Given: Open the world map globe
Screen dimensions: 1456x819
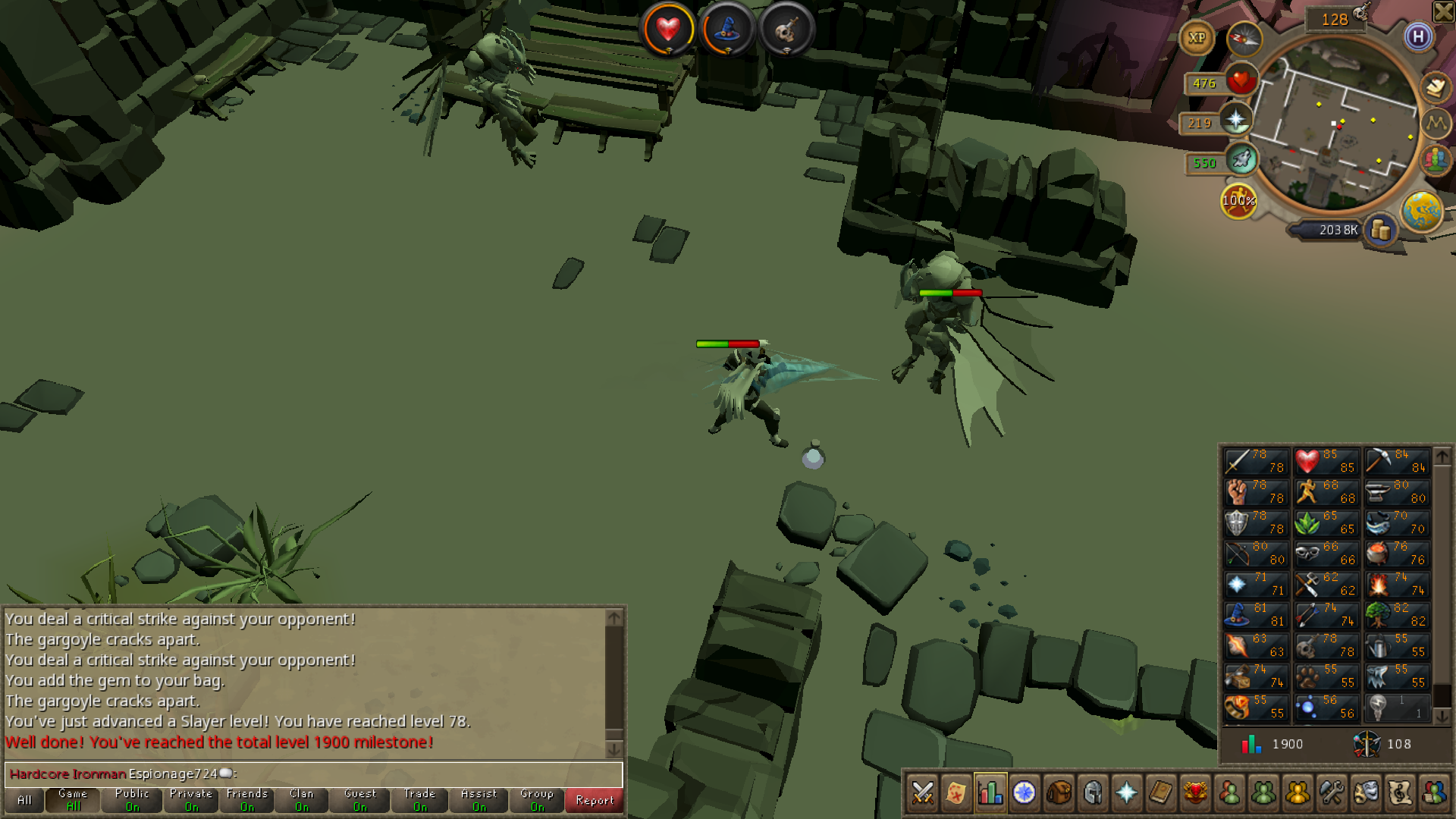Looking at the screenshot, I should pyautogui.click(x=1422, y=211).
